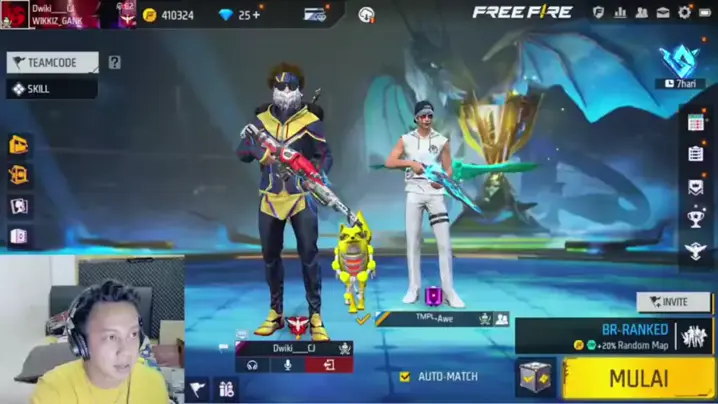Image resolution: width=718 pixels, height=404 pixels.
Task: Open the mail envelope icon
Action: (x=663, y=12)
